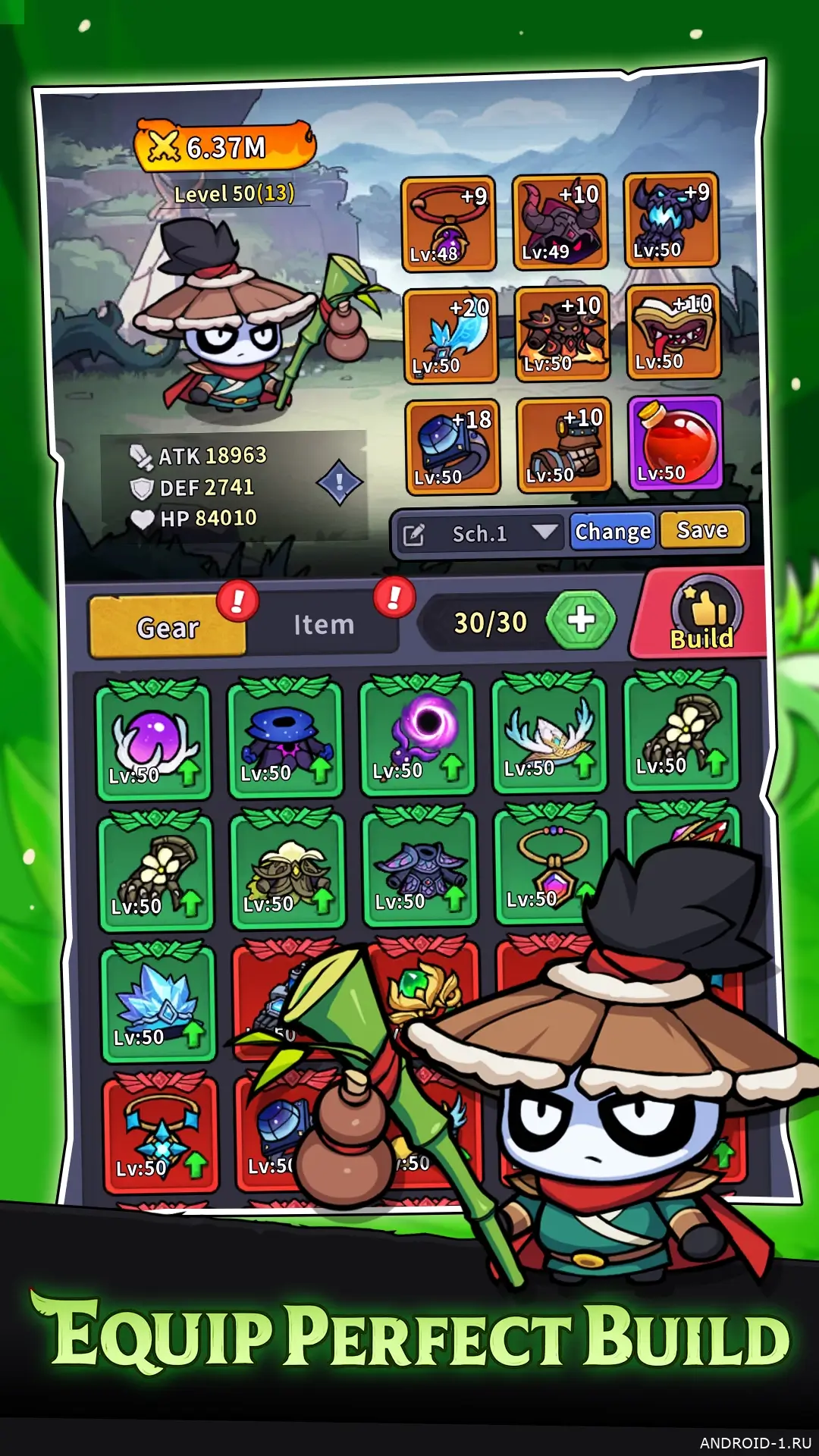Show stat details via blue diamond icon
The height and width of the screenshot is (1456, 819).
(x=339, y=482)
